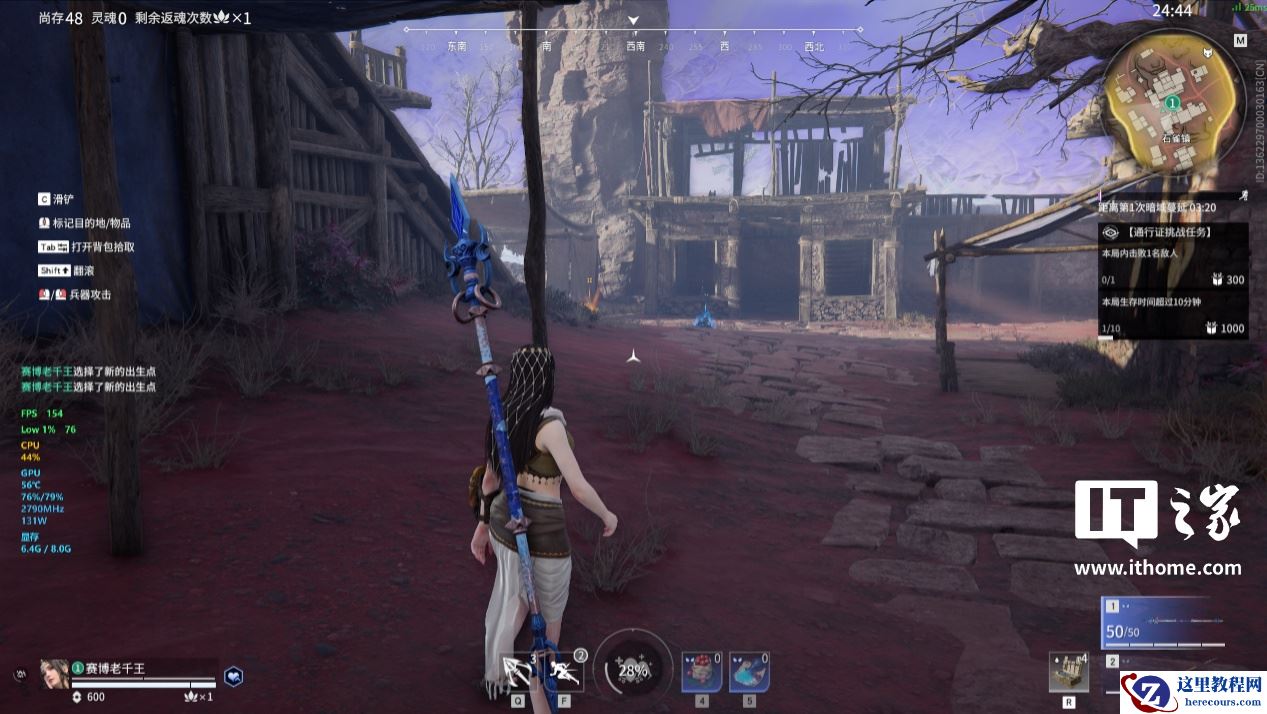Select the green numbered player marker on minimap
This screenshot has height=714, width=1267.
1172,103
